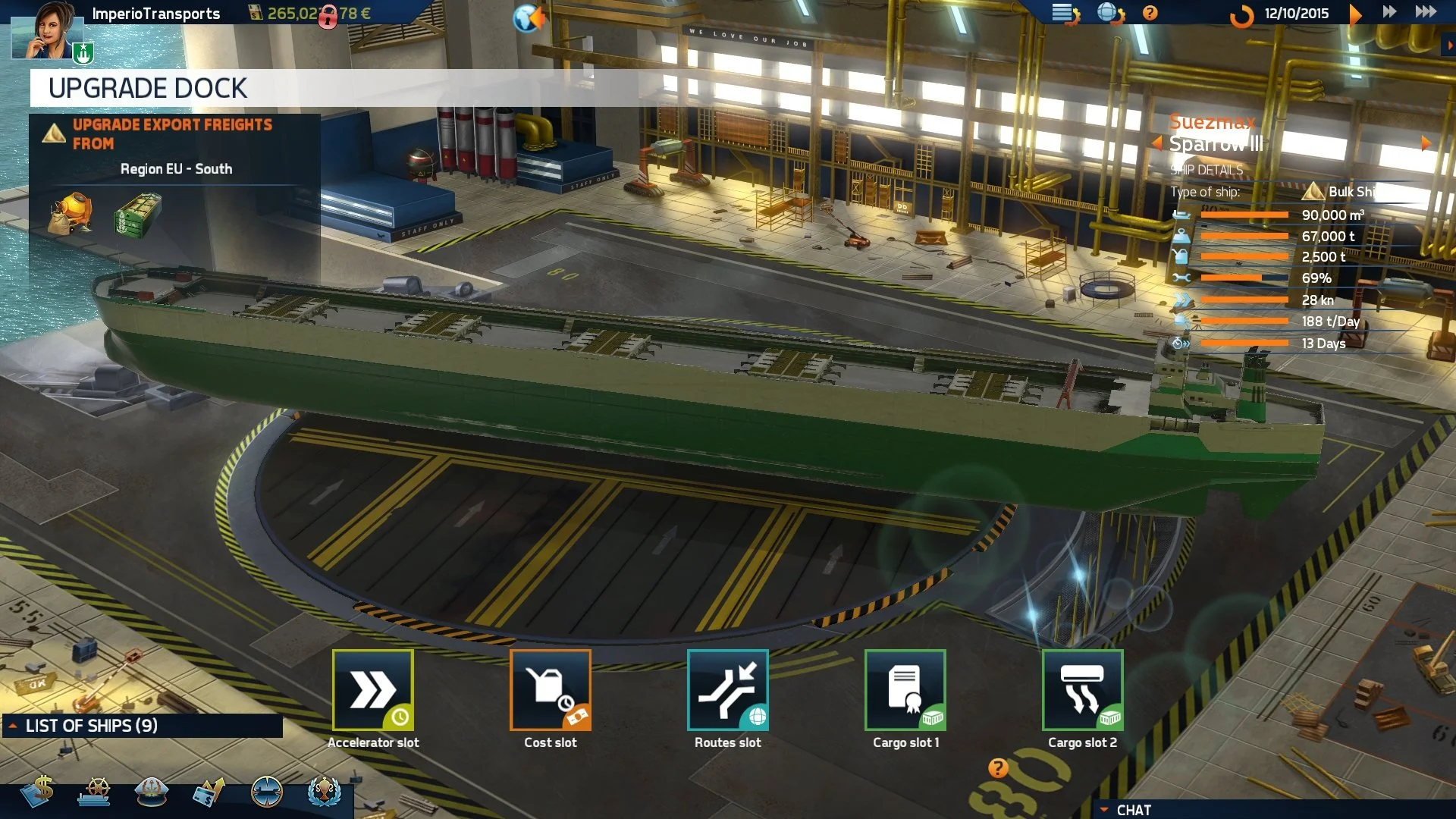Open achievements via trophy wreath icon
Screen dimensions: 1456x819
[x=325, y=792]
